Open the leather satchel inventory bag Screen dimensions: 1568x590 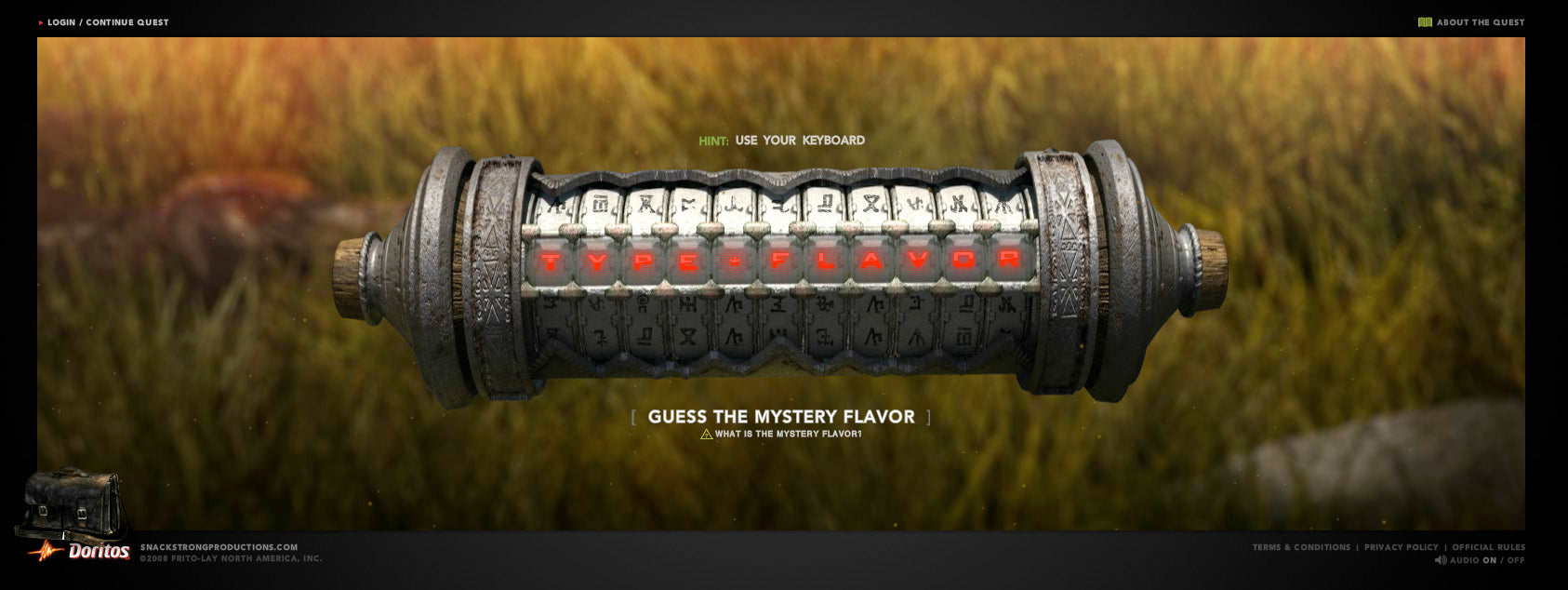(x=72, y=503)
